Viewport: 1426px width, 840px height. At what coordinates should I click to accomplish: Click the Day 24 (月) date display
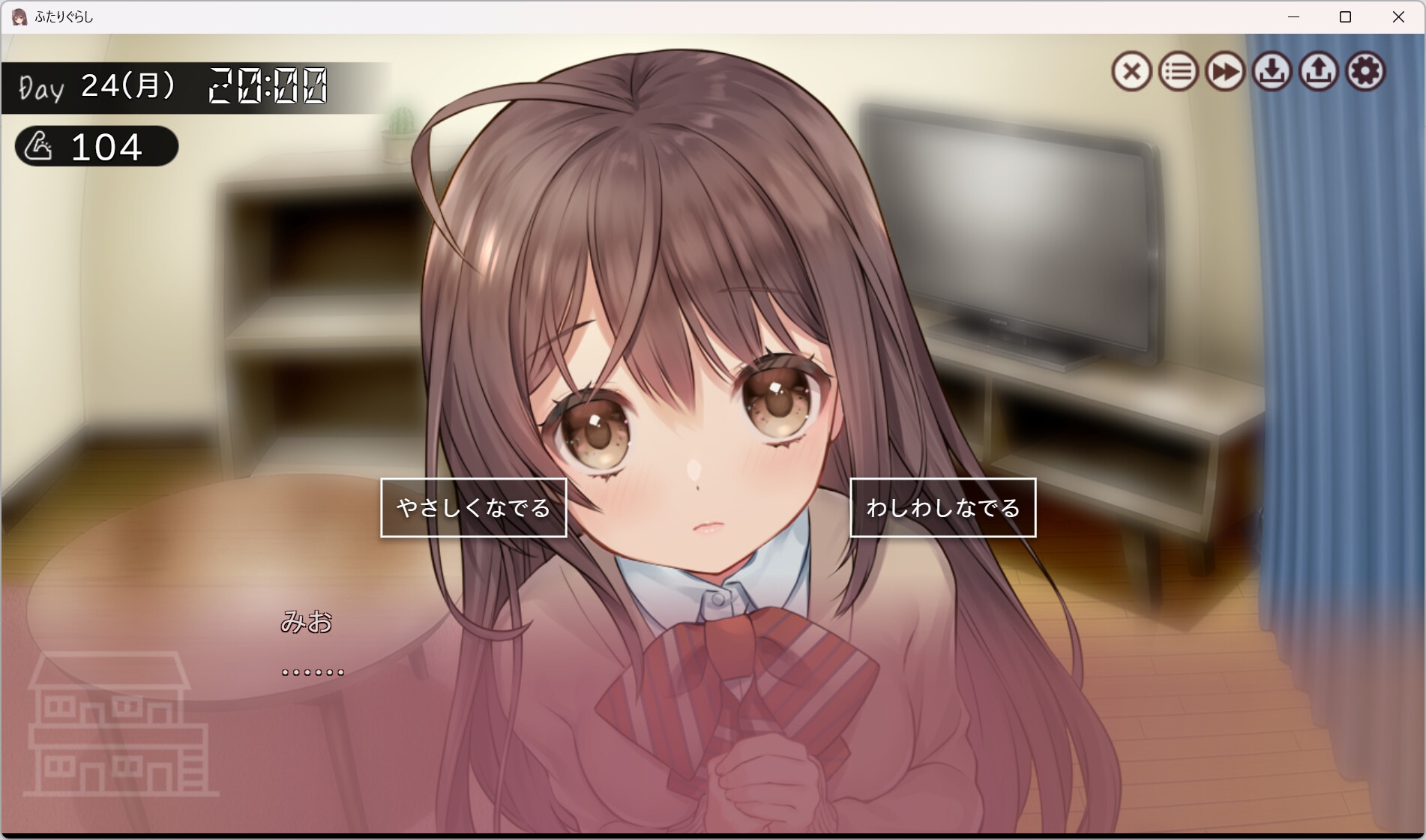point(97,85)
